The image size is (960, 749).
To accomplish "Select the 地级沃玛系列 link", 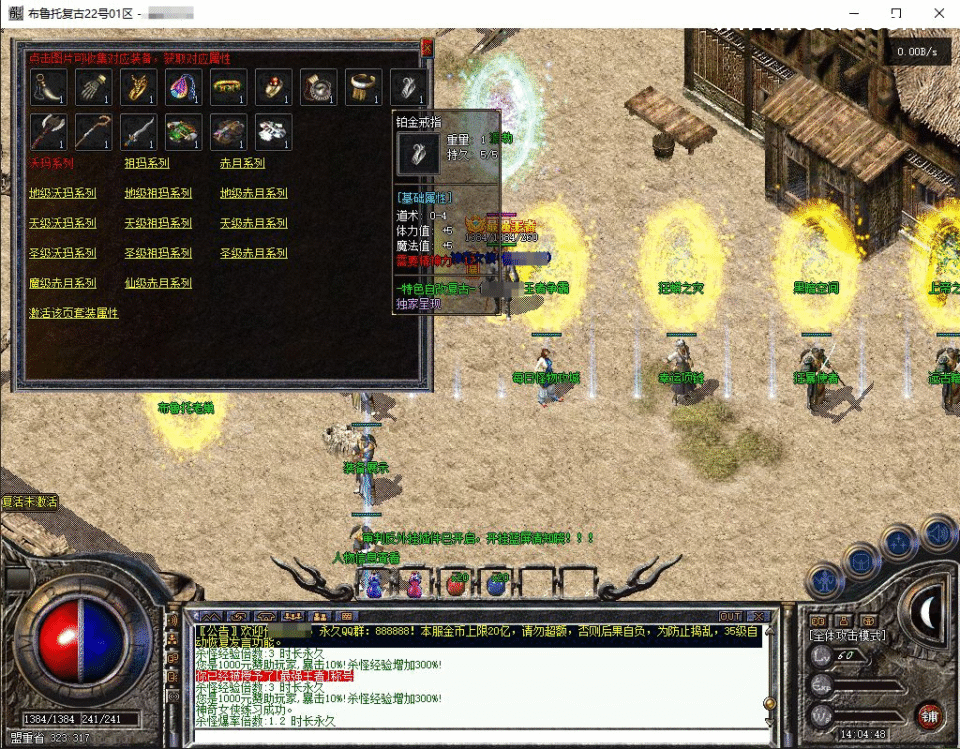I will pyautogui.click(x=62, y=193).
